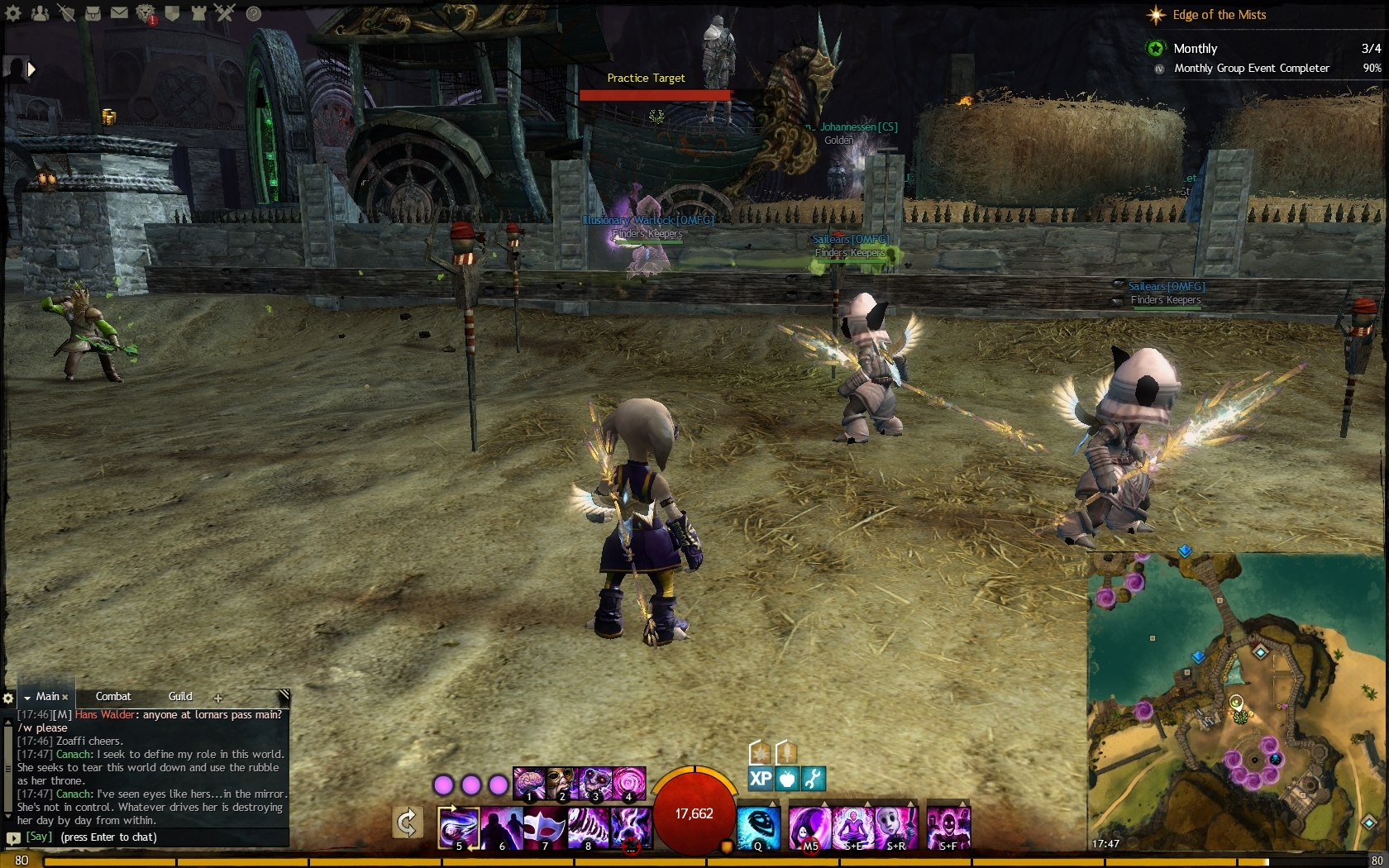
Task: Activate the brain shatter skill
Action: coord(529,784)
